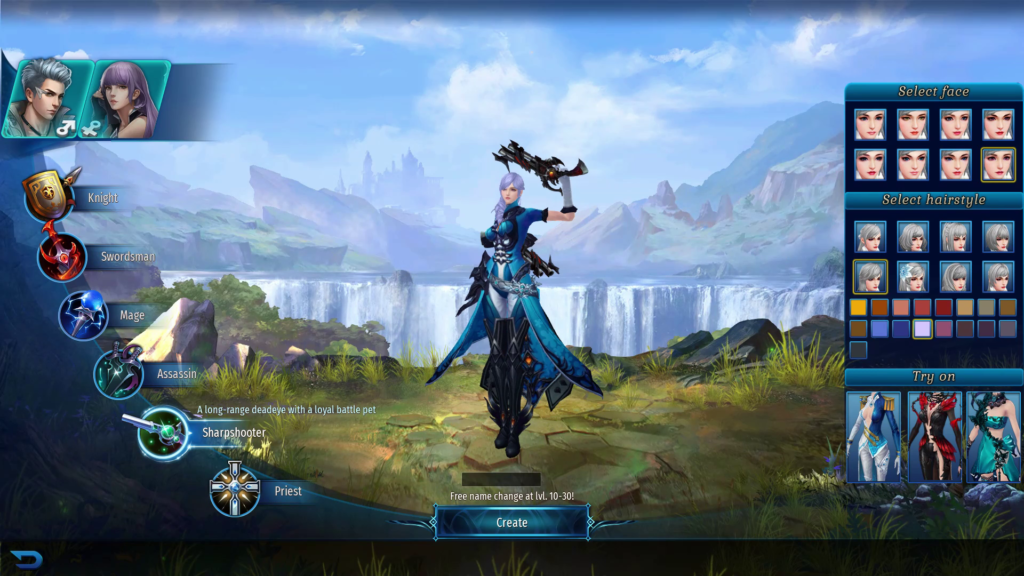This screenshot has width=1024, height=576.
Task: Select the purple-haired female character portrait
Action: pyautogui.click(x=129, y=98)
